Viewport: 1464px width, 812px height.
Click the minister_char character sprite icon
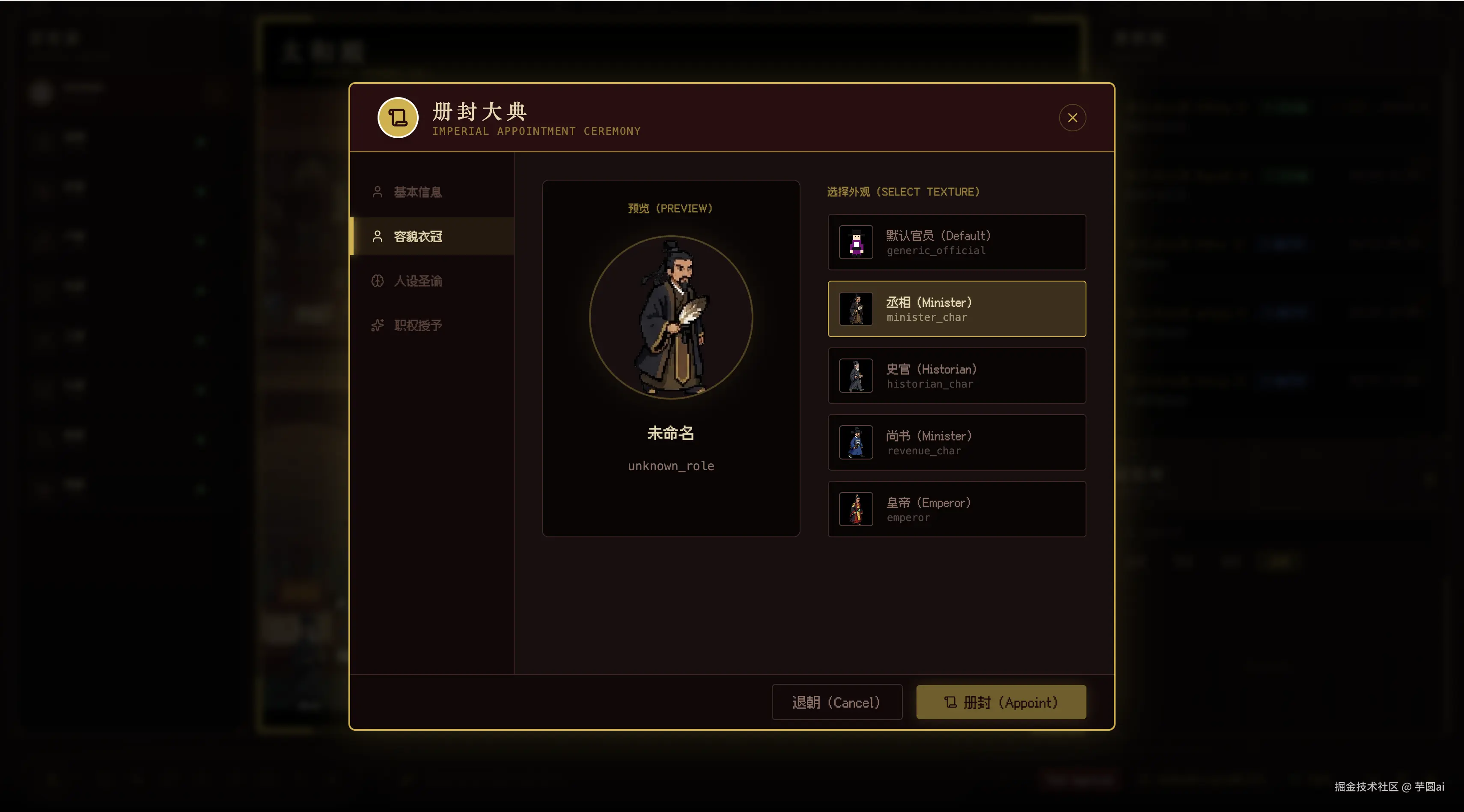pyautogui.click(x=855, y=309)
